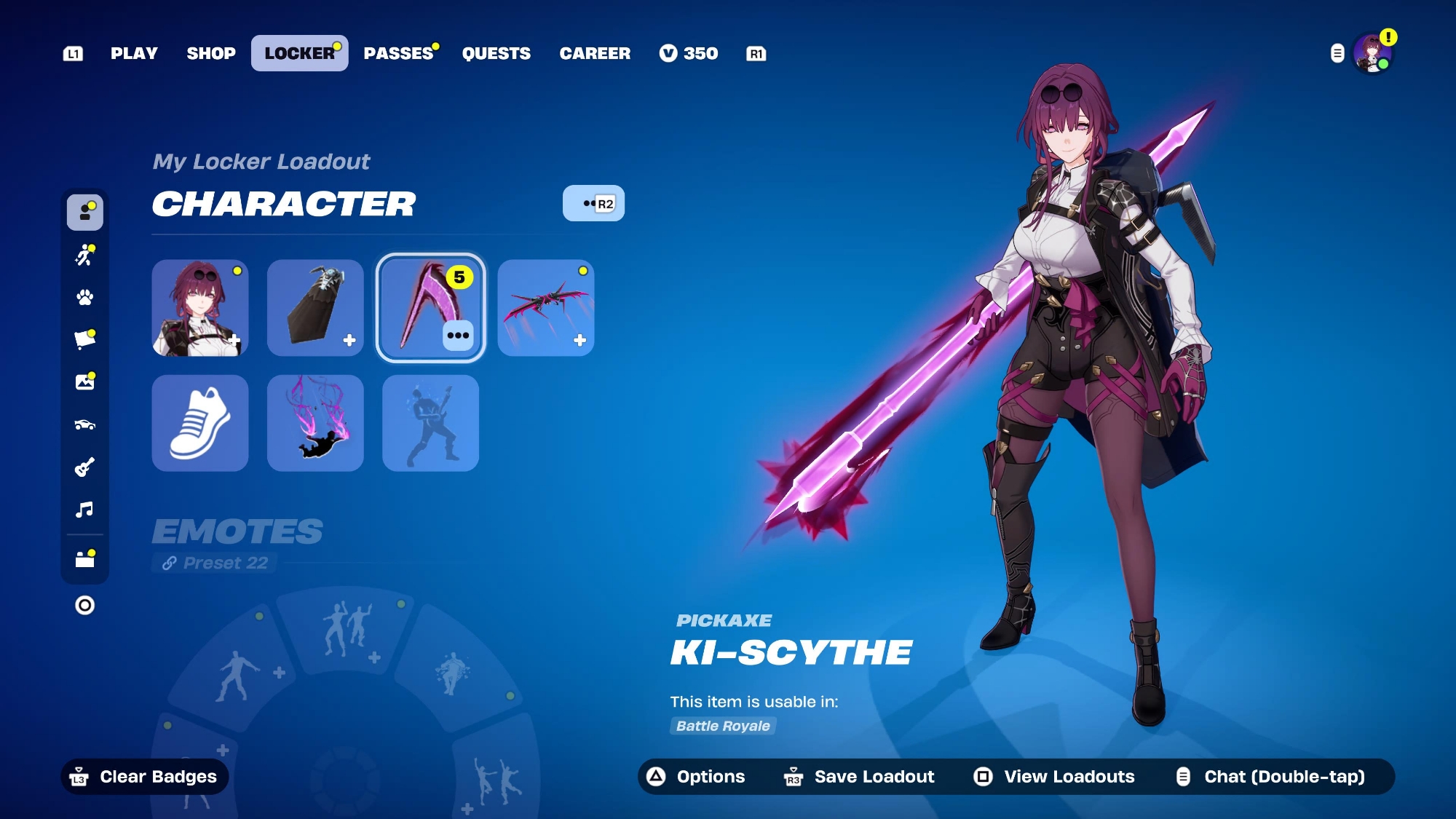Pick the glider slot
1456x819 pixels.
coord(545,308)
